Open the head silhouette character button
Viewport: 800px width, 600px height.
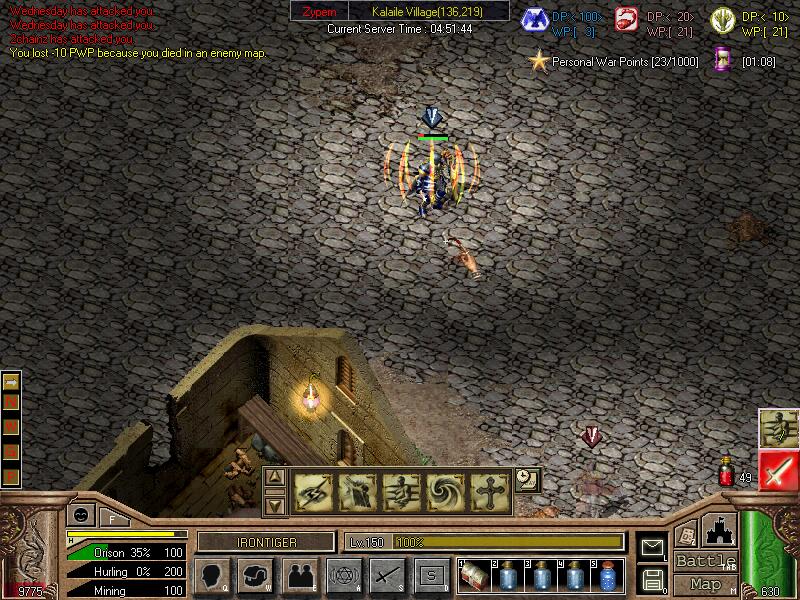[x=212, y=576]
